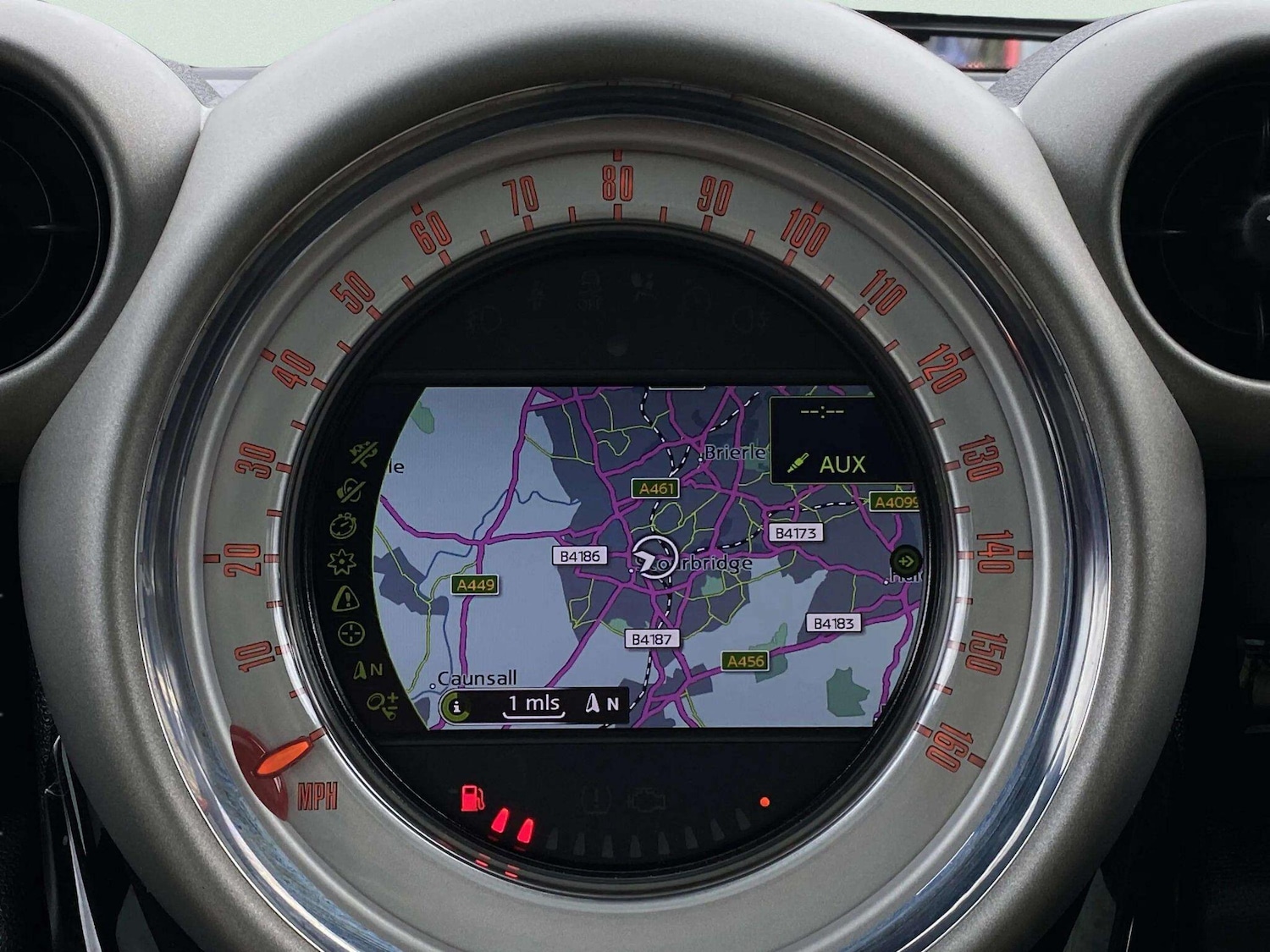
Task: Open the magnifier map zoom control
Action: 382,702
